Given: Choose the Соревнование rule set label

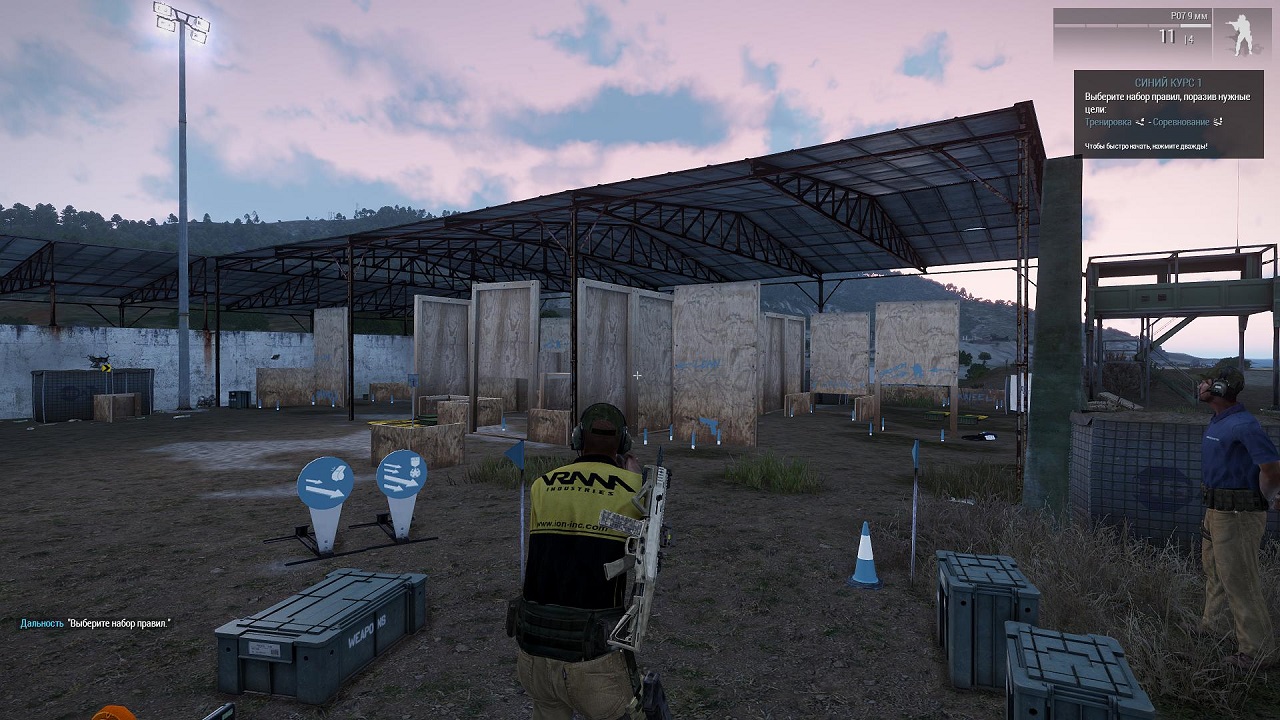Looking at the screenshot, I should pos(1180,122).
